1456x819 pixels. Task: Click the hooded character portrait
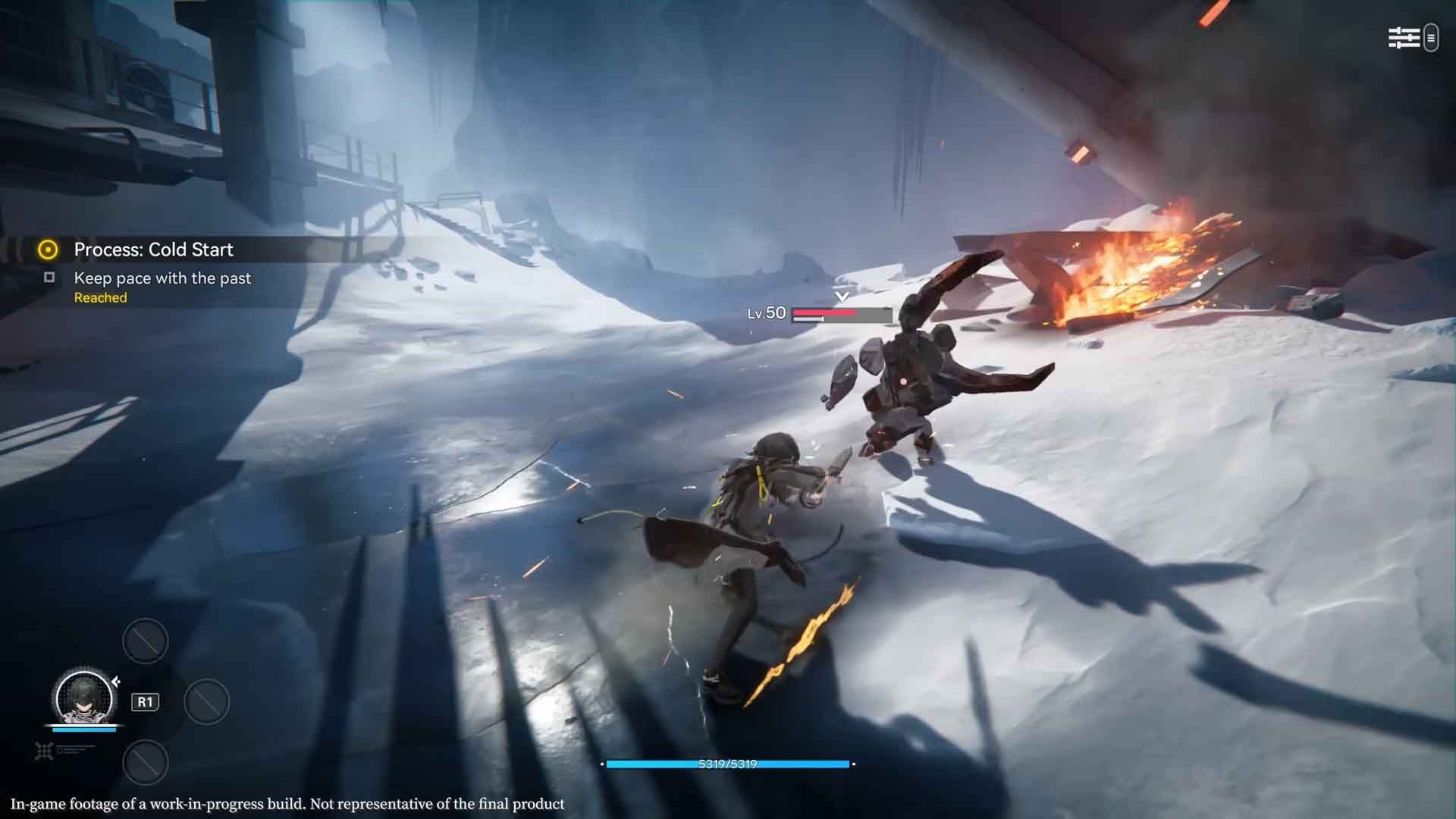pyautogui.click(x=83, y=698)
